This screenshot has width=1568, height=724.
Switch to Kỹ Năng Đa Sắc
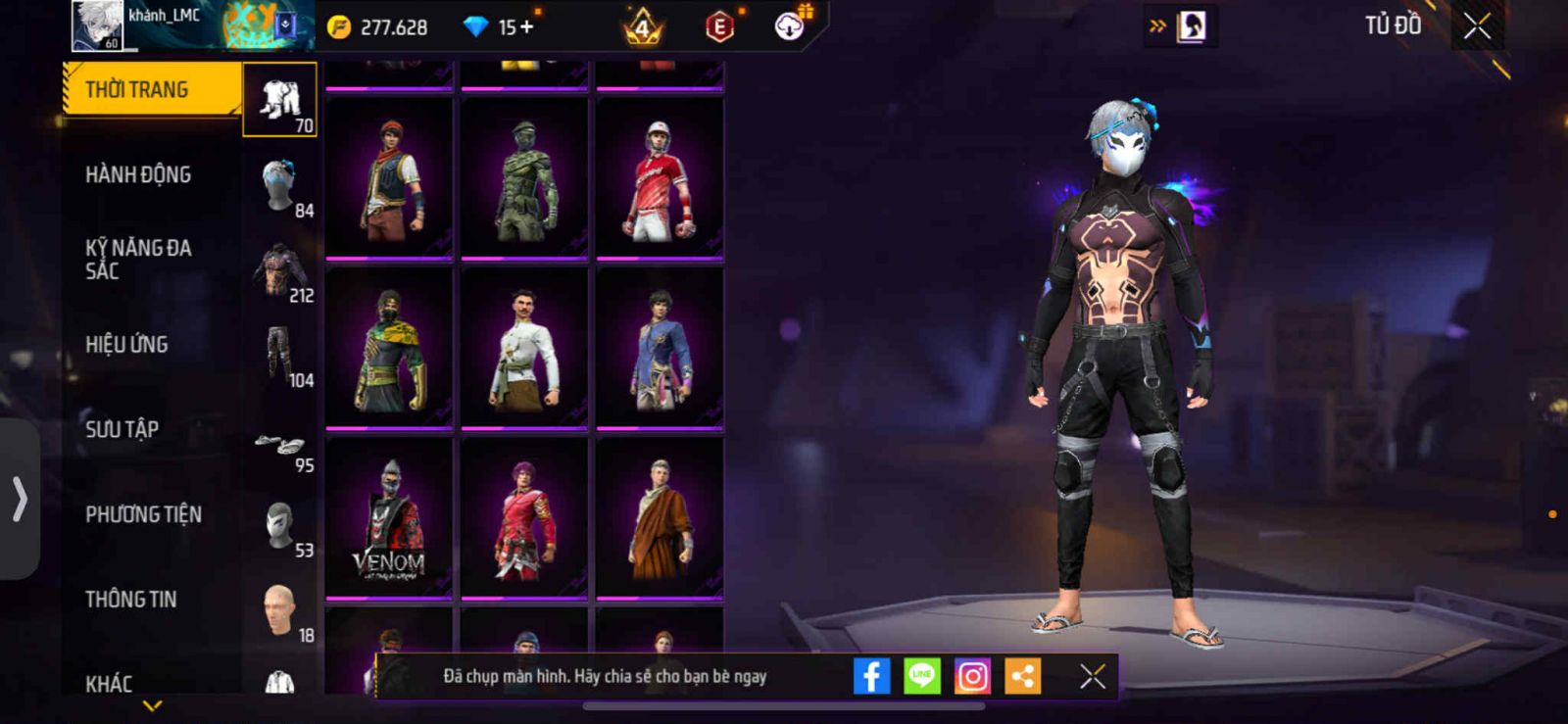point(138,260)
